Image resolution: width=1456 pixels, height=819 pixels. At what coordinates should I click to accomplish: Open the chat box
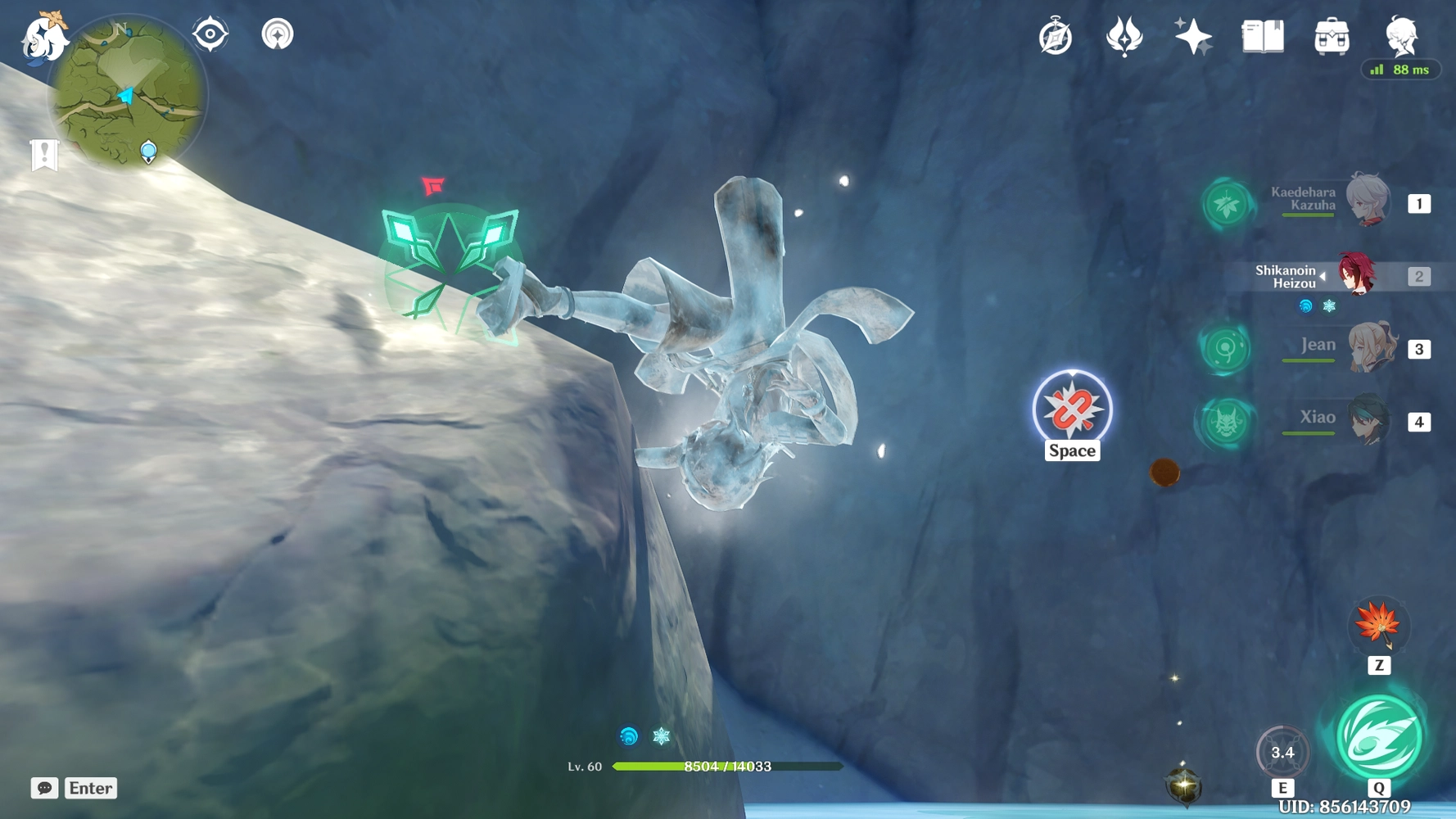pyautogui.click(x=45, y=788)
